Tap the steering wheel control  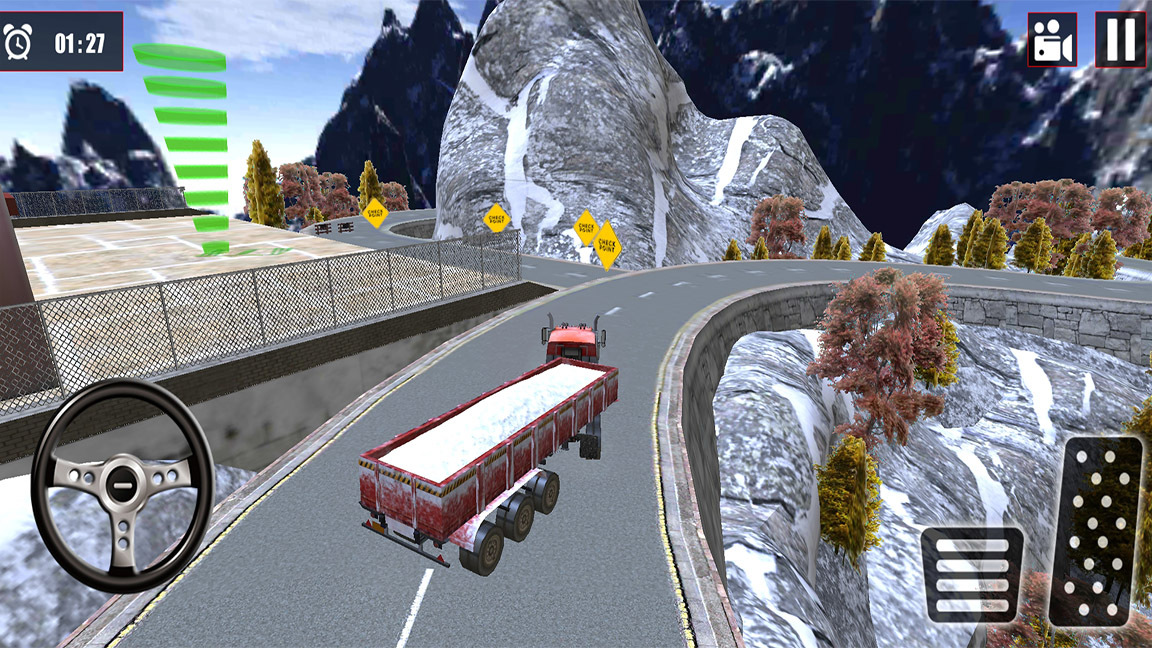[x=122, y=485]
